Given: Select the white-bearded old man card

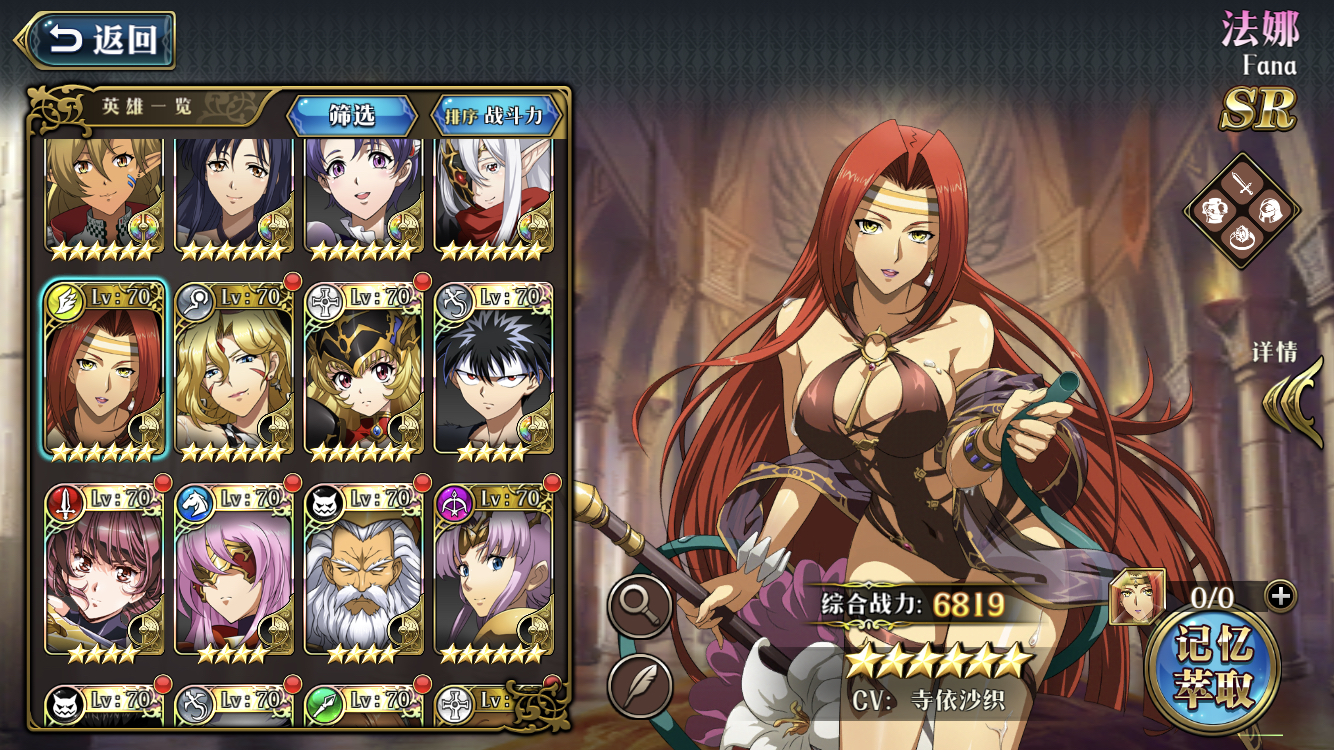Looking at the screenshot, I should tap(364, 570).
